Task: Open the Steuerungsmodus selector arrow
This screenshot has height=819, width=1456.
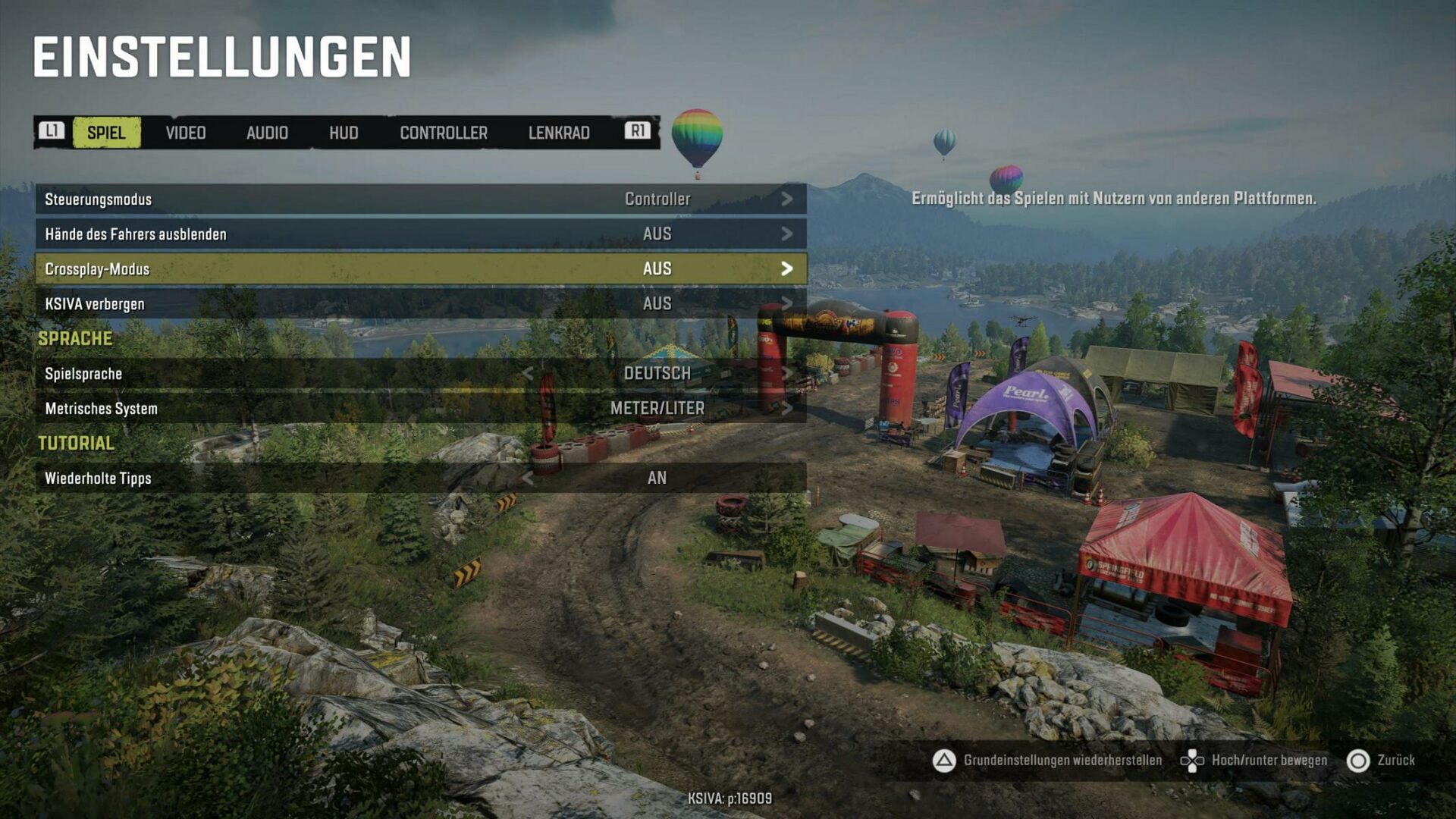Action: pos(789,199)
